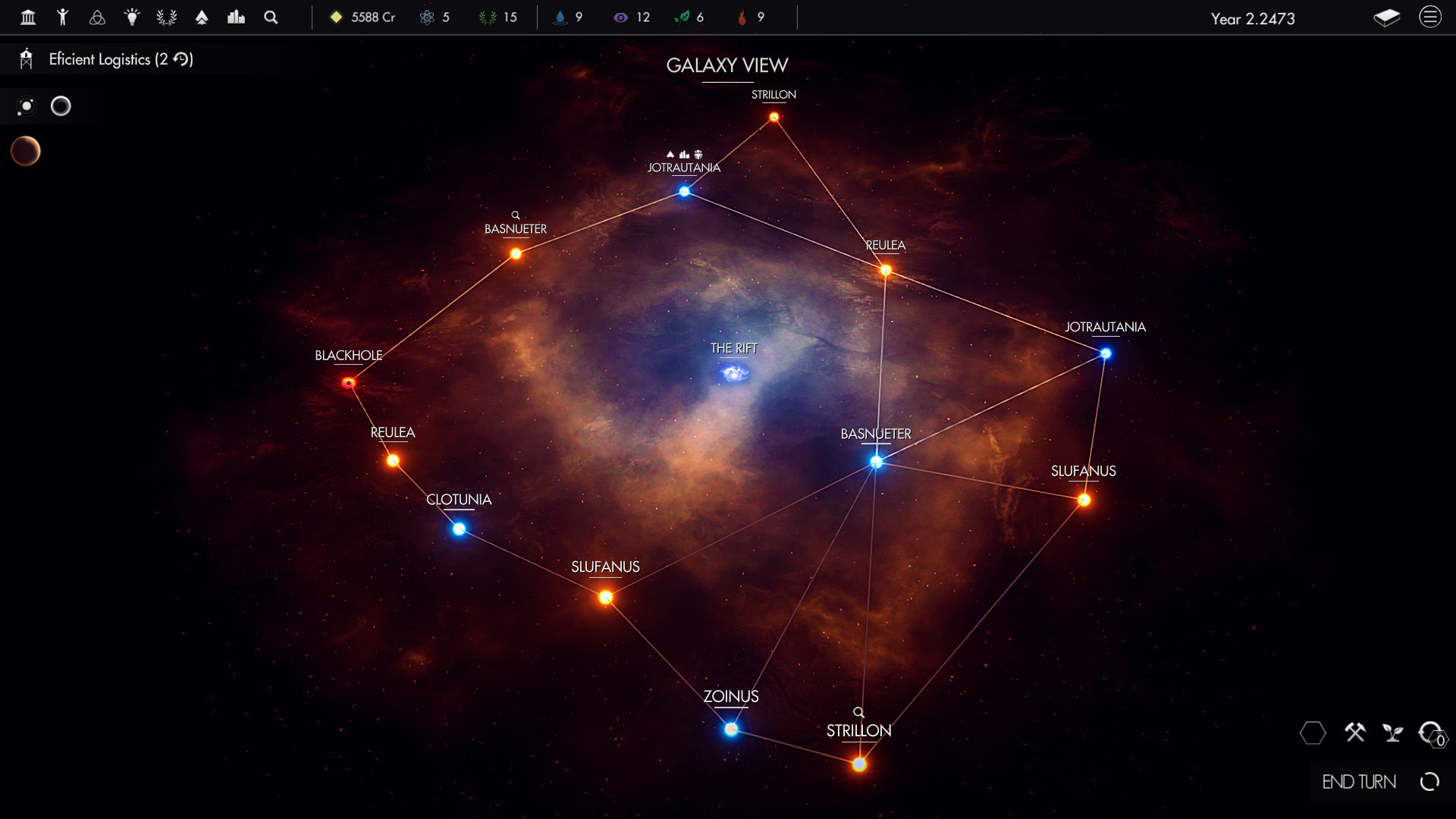This screenshot has width=1456, height=819.
Task: Open the city statistics bar-chart icon
Action: point(236,17)
